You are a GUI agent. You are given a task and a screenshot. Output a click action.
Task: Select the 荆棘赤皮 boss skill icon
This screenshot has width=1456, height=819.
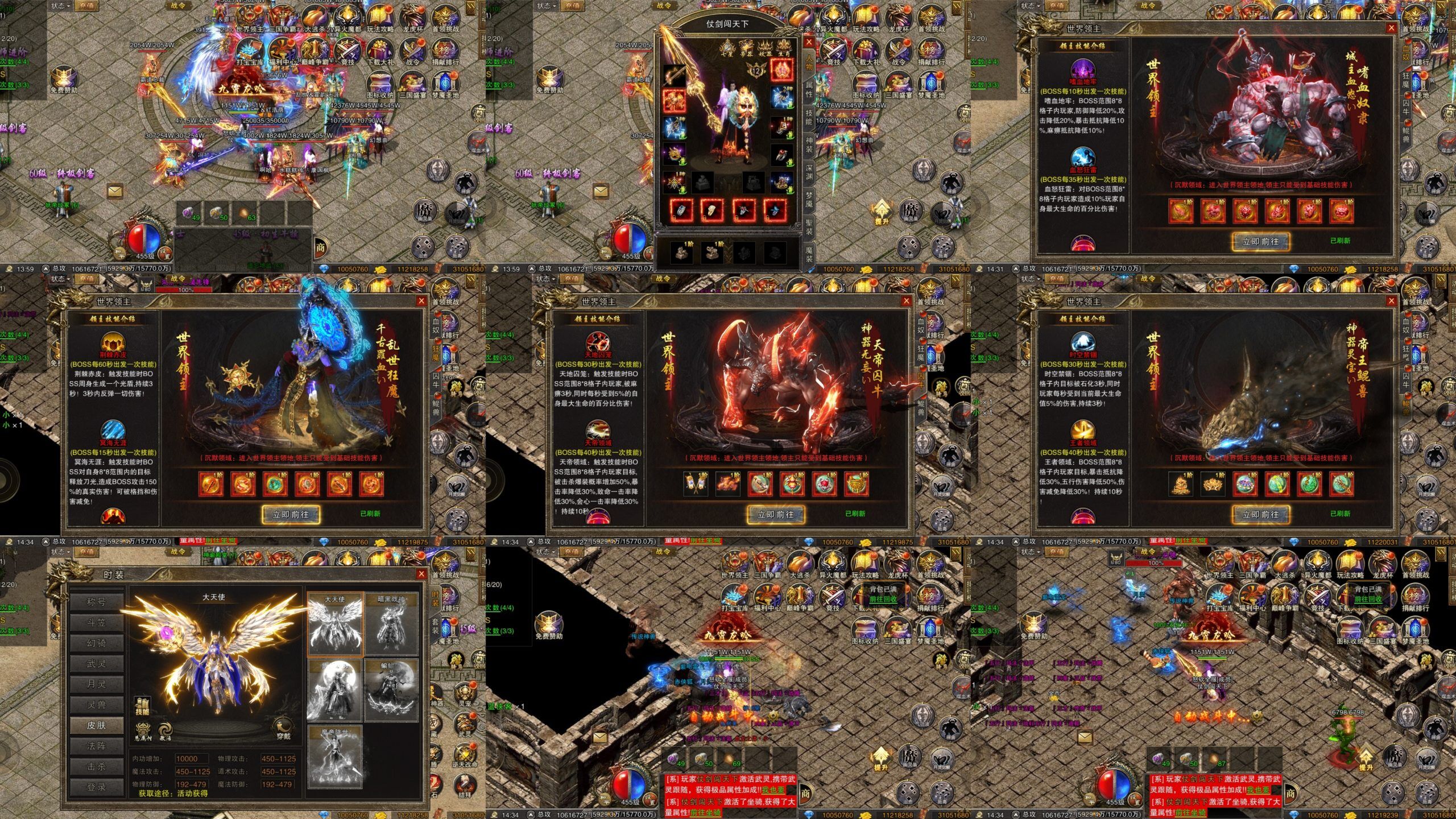pyautogui.click(x=113, y=344)
